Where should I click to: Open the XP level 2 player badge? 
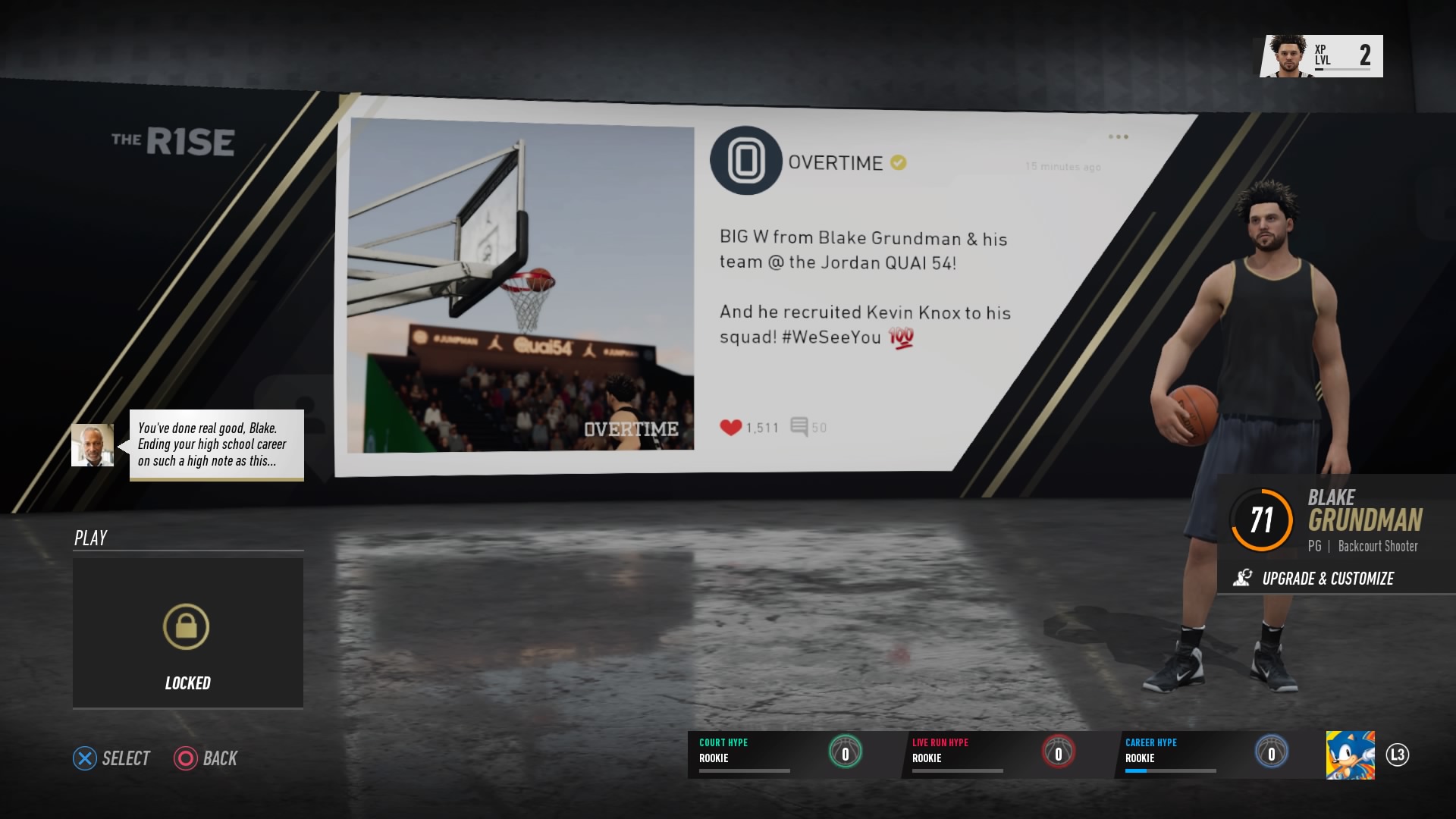(1319, 55)
